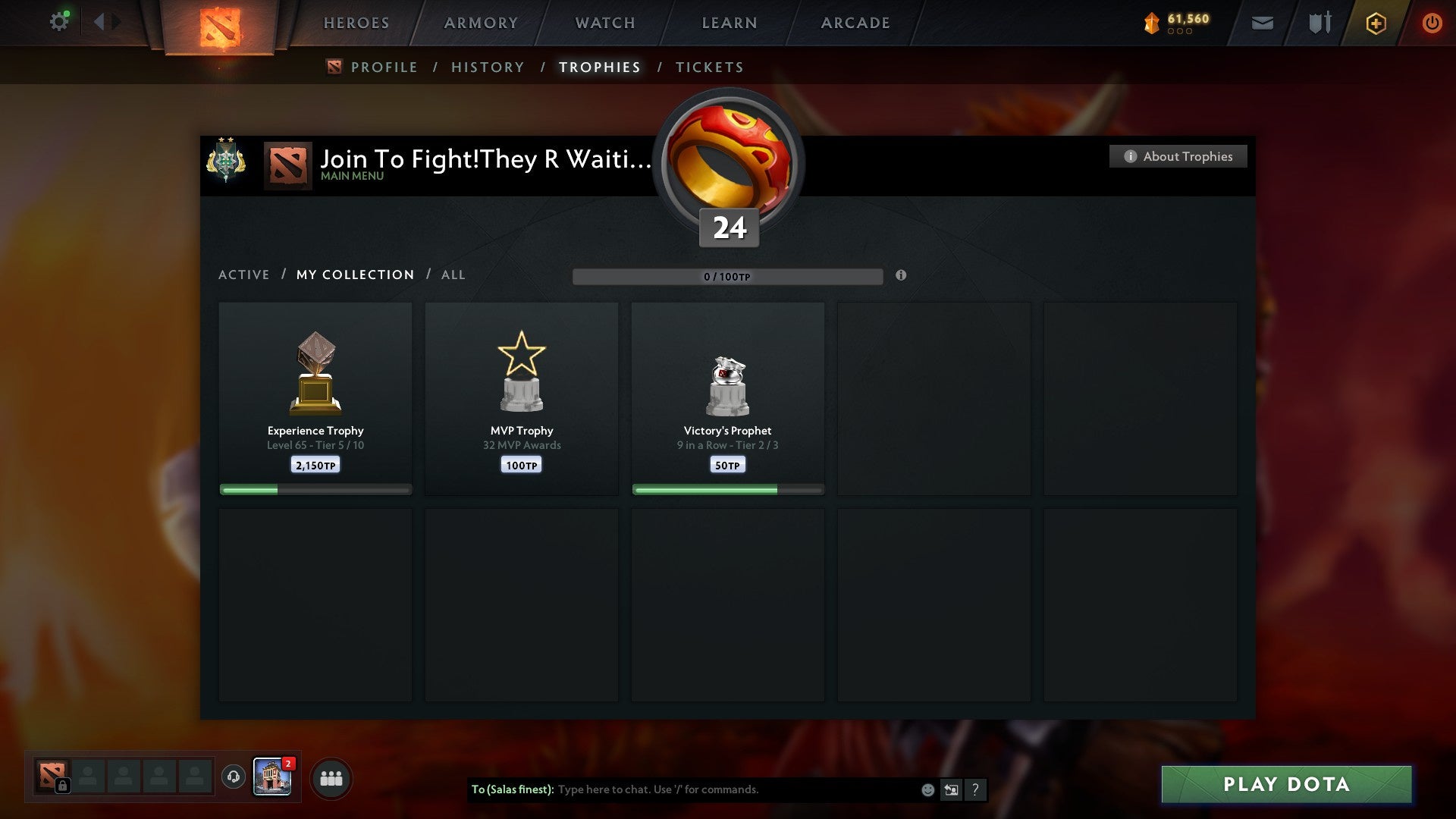Toggle voice chat with the headset icon
1456x819 pixels.
[234, 777]
